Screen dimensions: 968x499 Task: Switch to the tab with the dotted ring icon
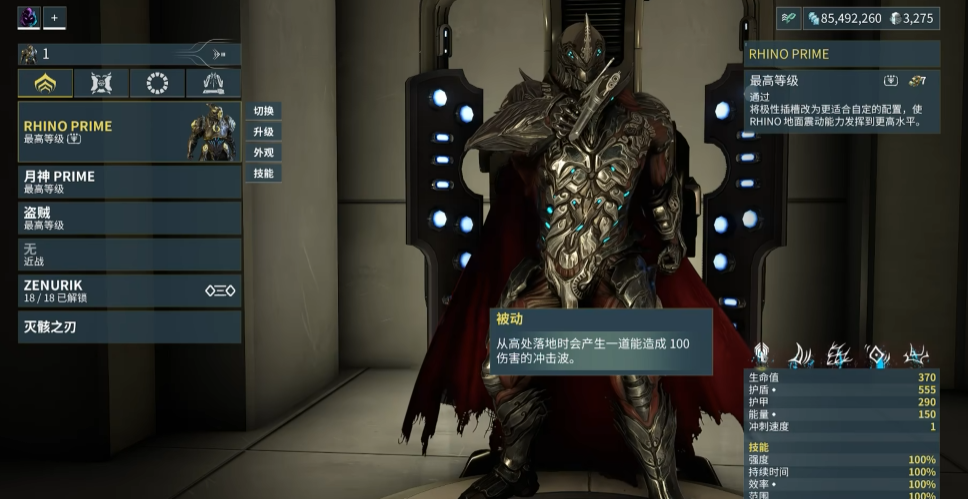click(x=157, y=83)
